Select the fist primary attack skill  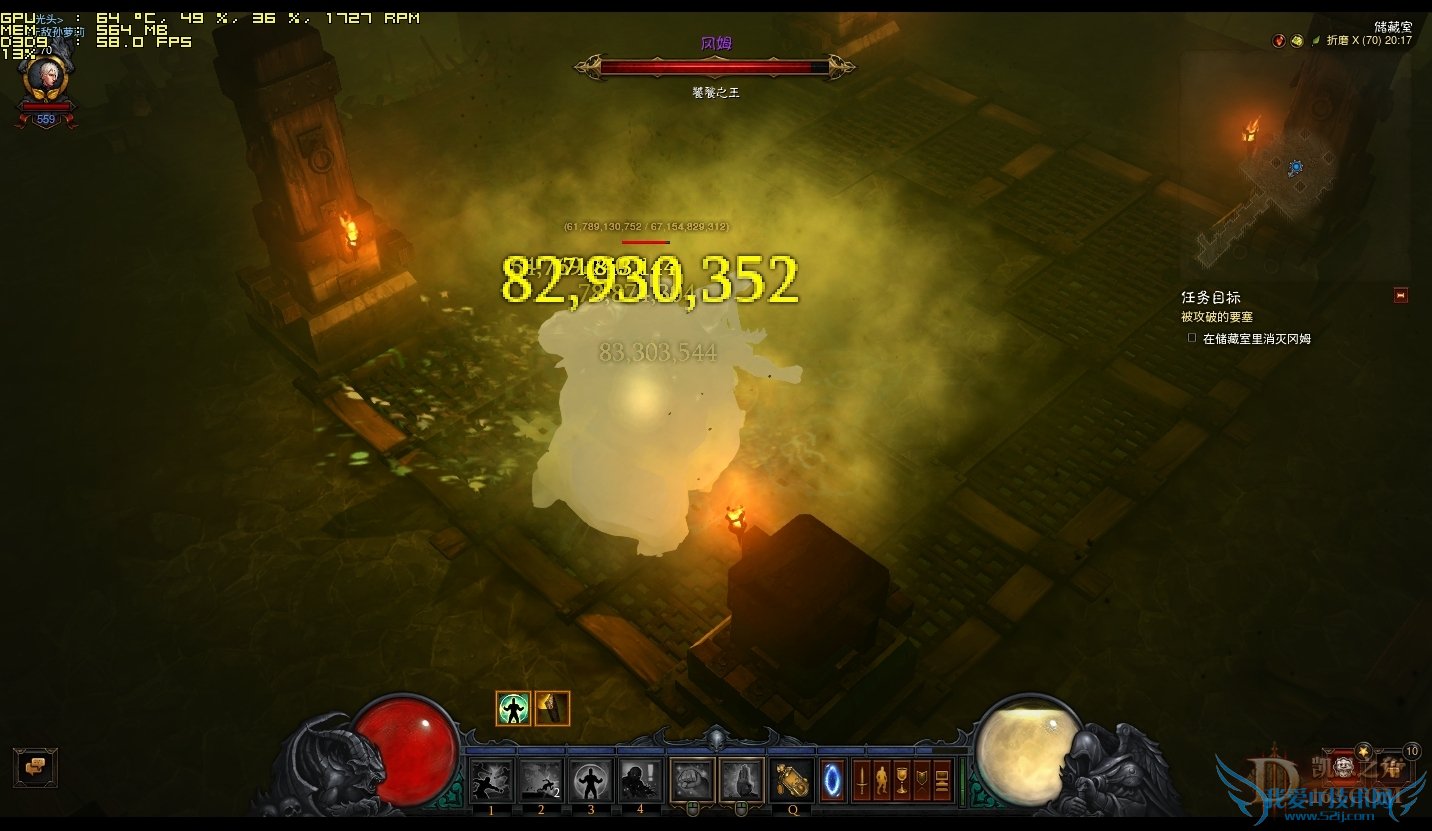pyautogui.click(x=691, y=780)
